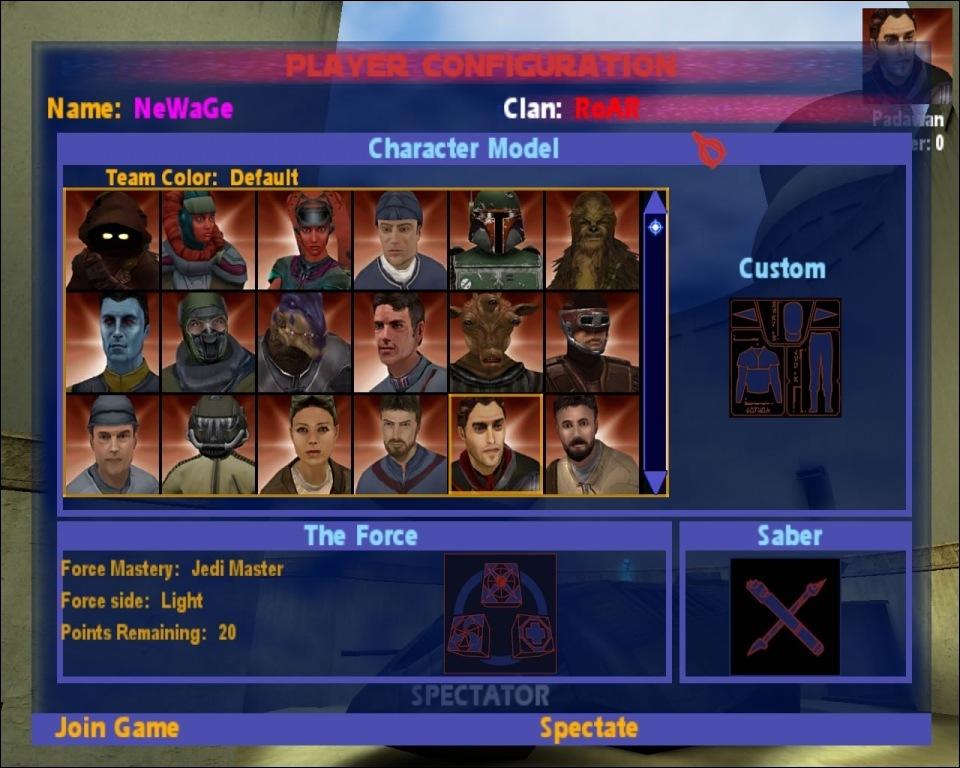Choose the Chewbacca Wookiee model
The width and height of the screenshot is (960, 768).
point(592,241)
